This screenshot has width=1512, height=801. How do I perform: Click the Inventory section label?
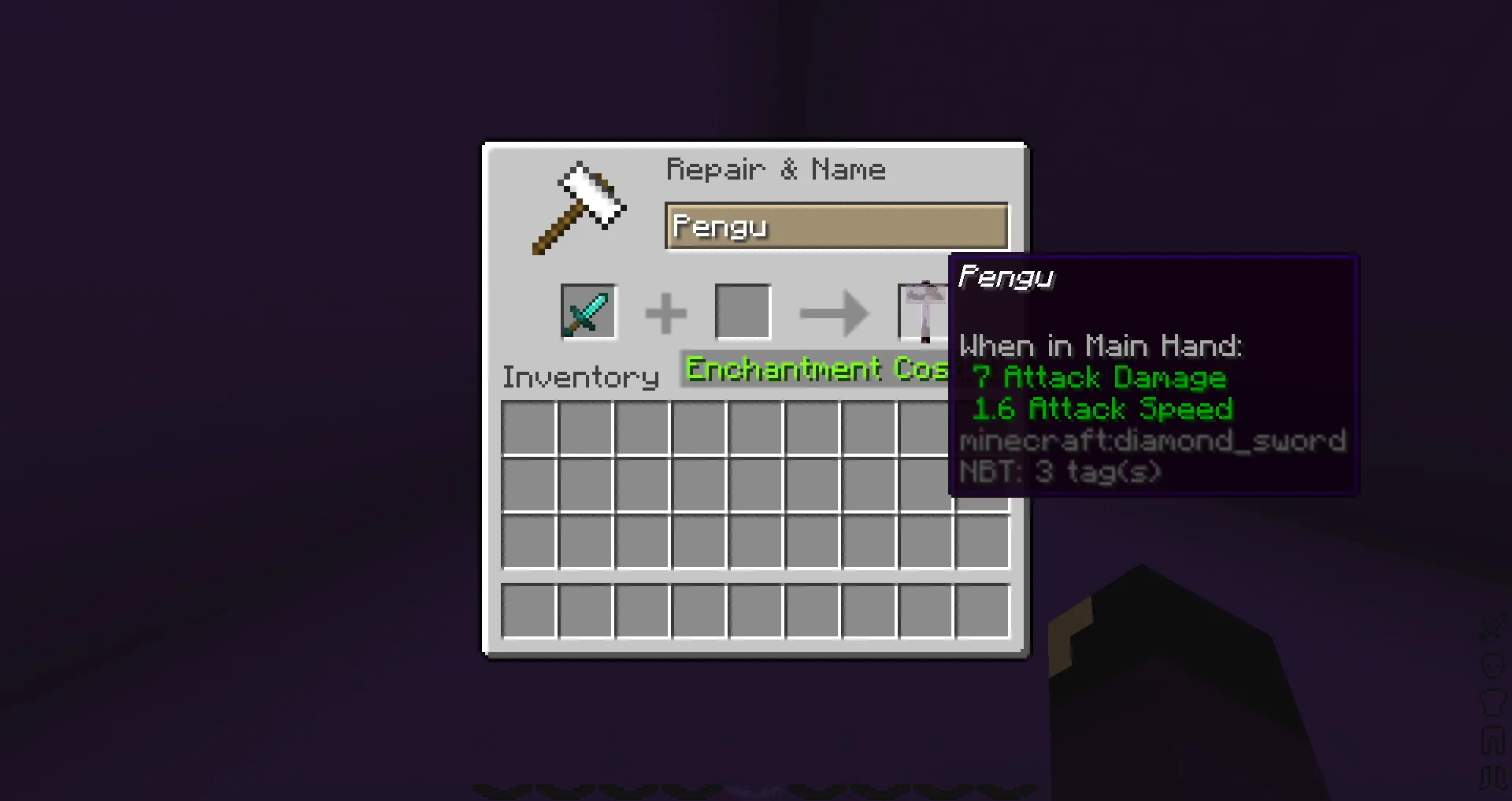pos(580,376)
